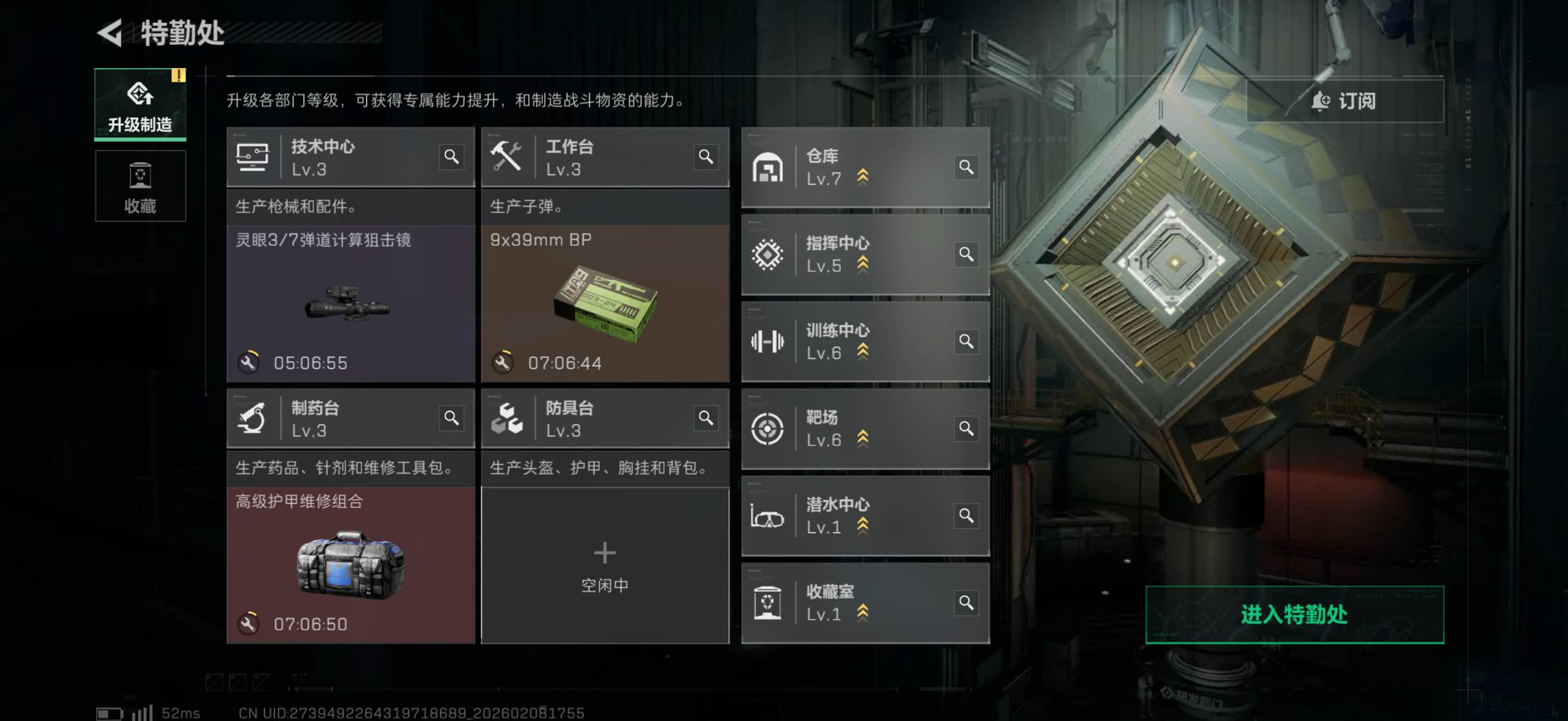Open the 收藏 tab
1568x721 pixels.
[x=140, y=186]
